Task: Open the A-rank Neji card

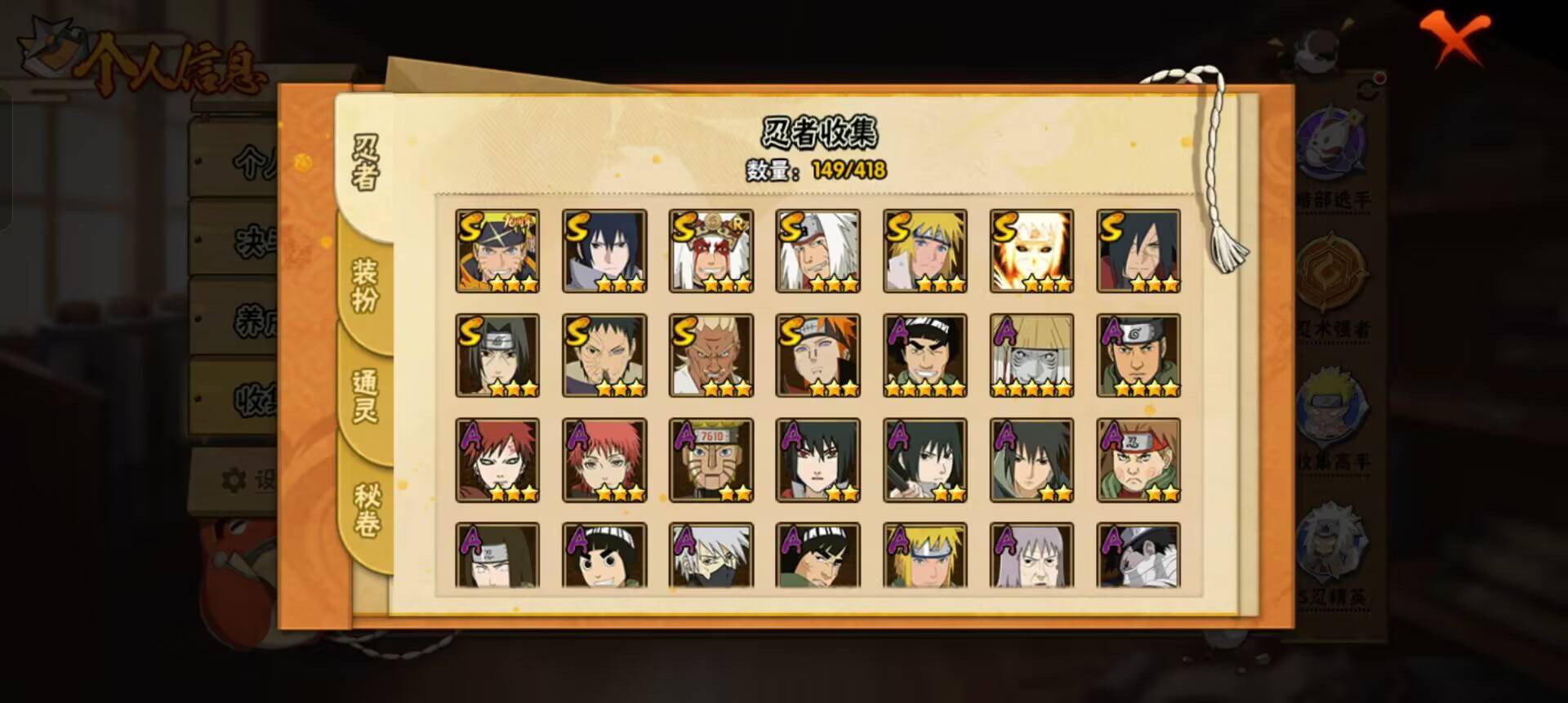Action: pyautogui.click(x=497, y=556)
